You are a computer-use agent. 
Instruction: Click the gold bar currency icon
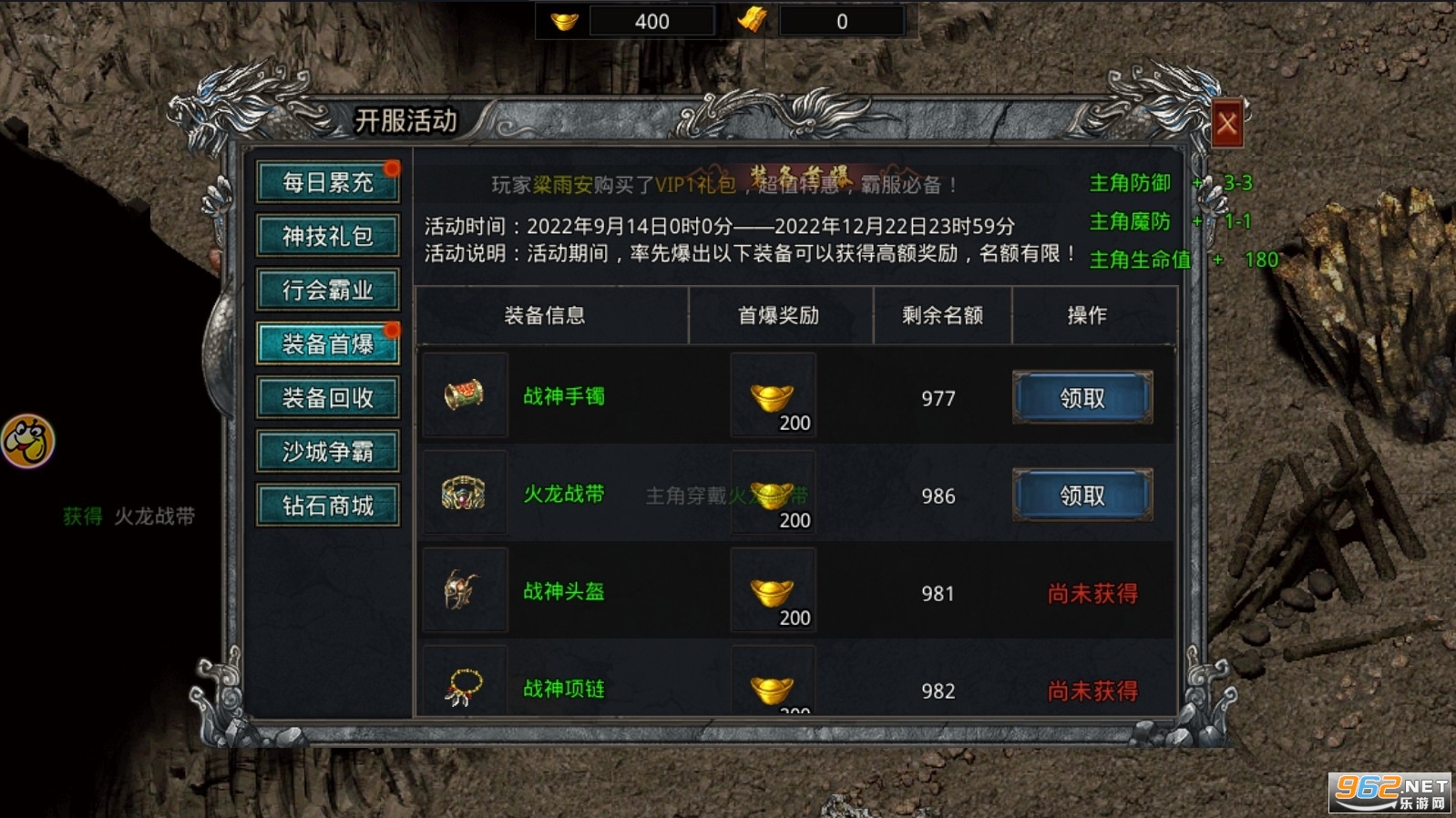(x=753, y=20)
